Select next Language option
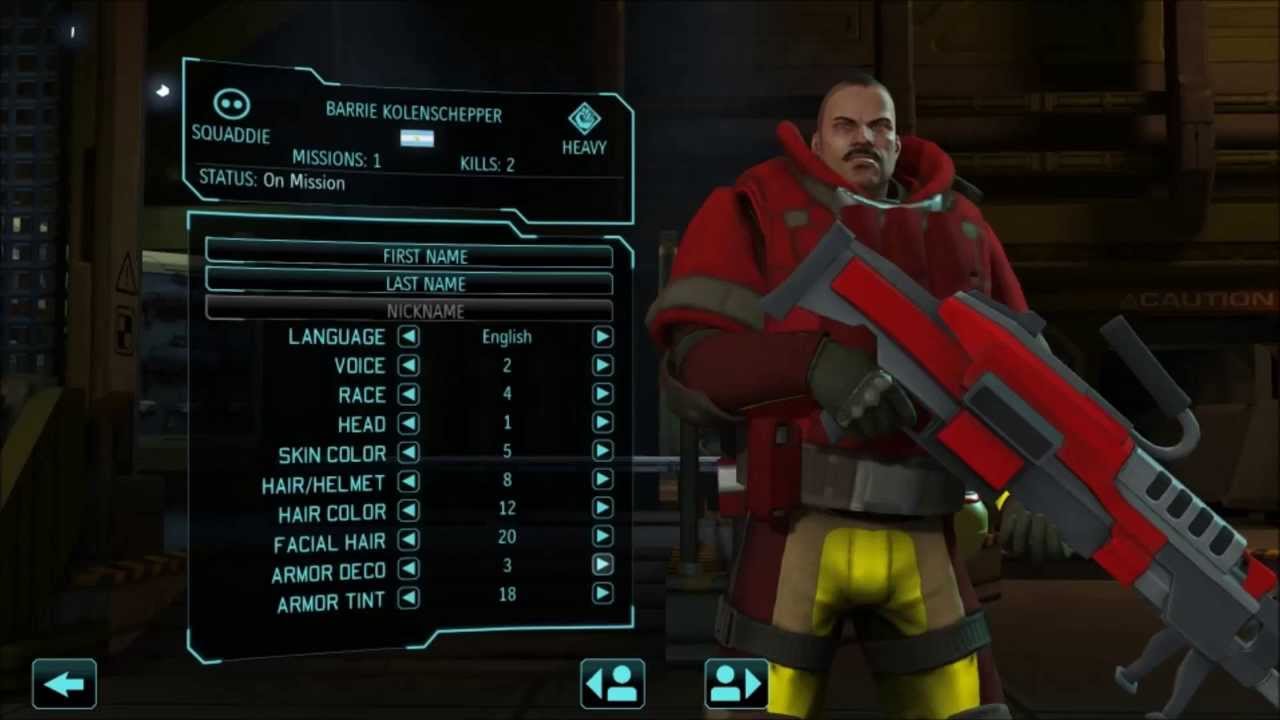1280x720 pixels. (x=602, y=337)
